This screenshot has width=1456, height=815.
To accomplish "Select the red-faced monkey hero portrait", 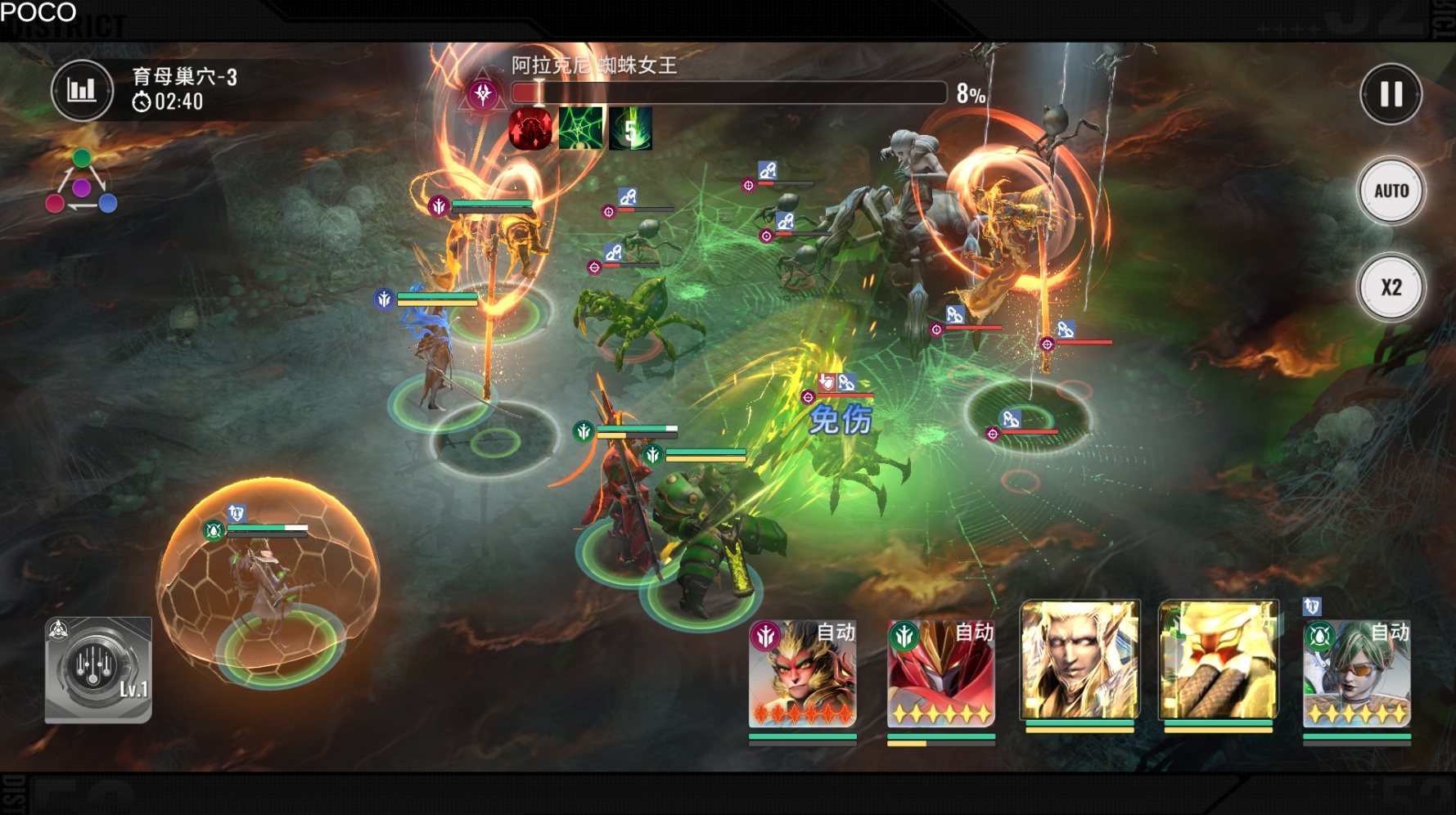I will coord(802,673).
